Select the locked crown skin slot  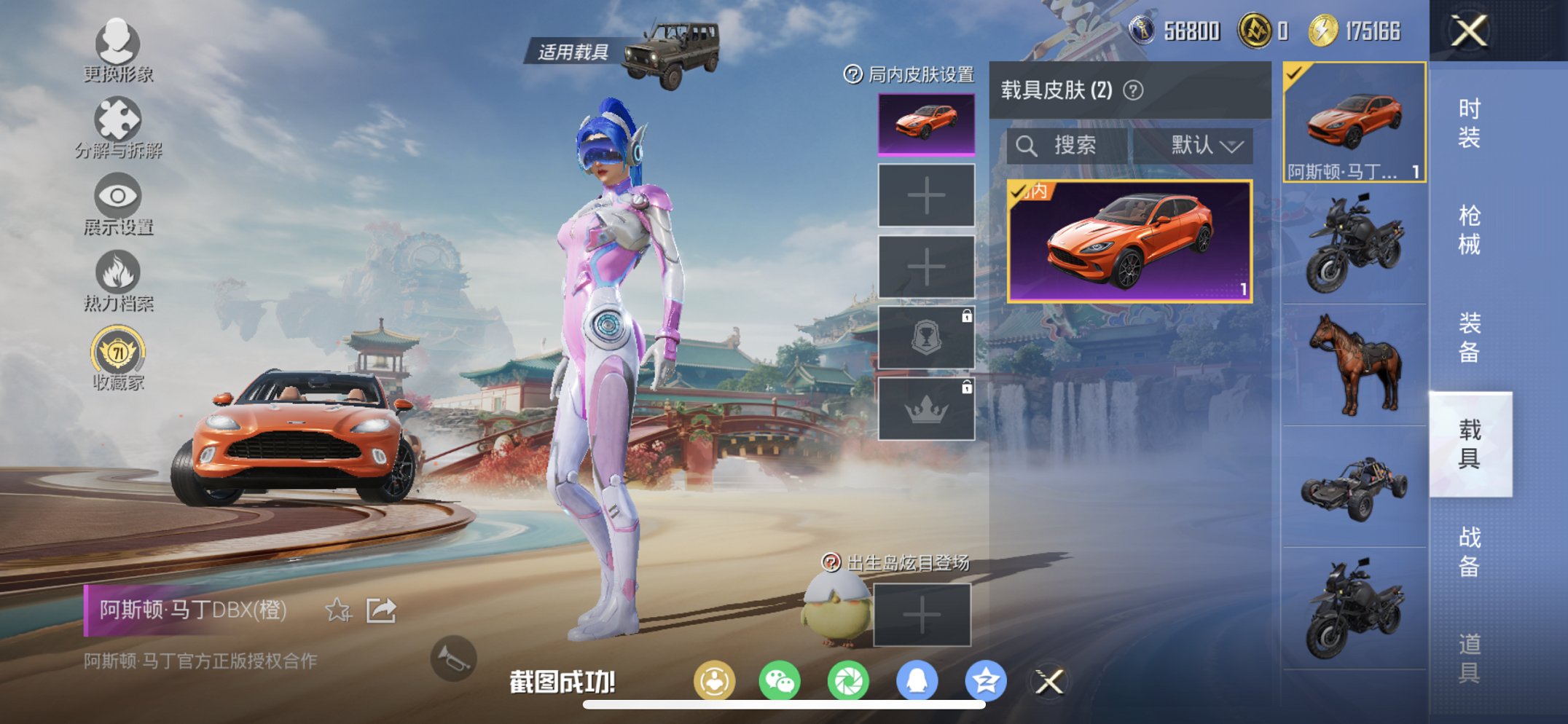pyautogui.click(x=925, y=409)
